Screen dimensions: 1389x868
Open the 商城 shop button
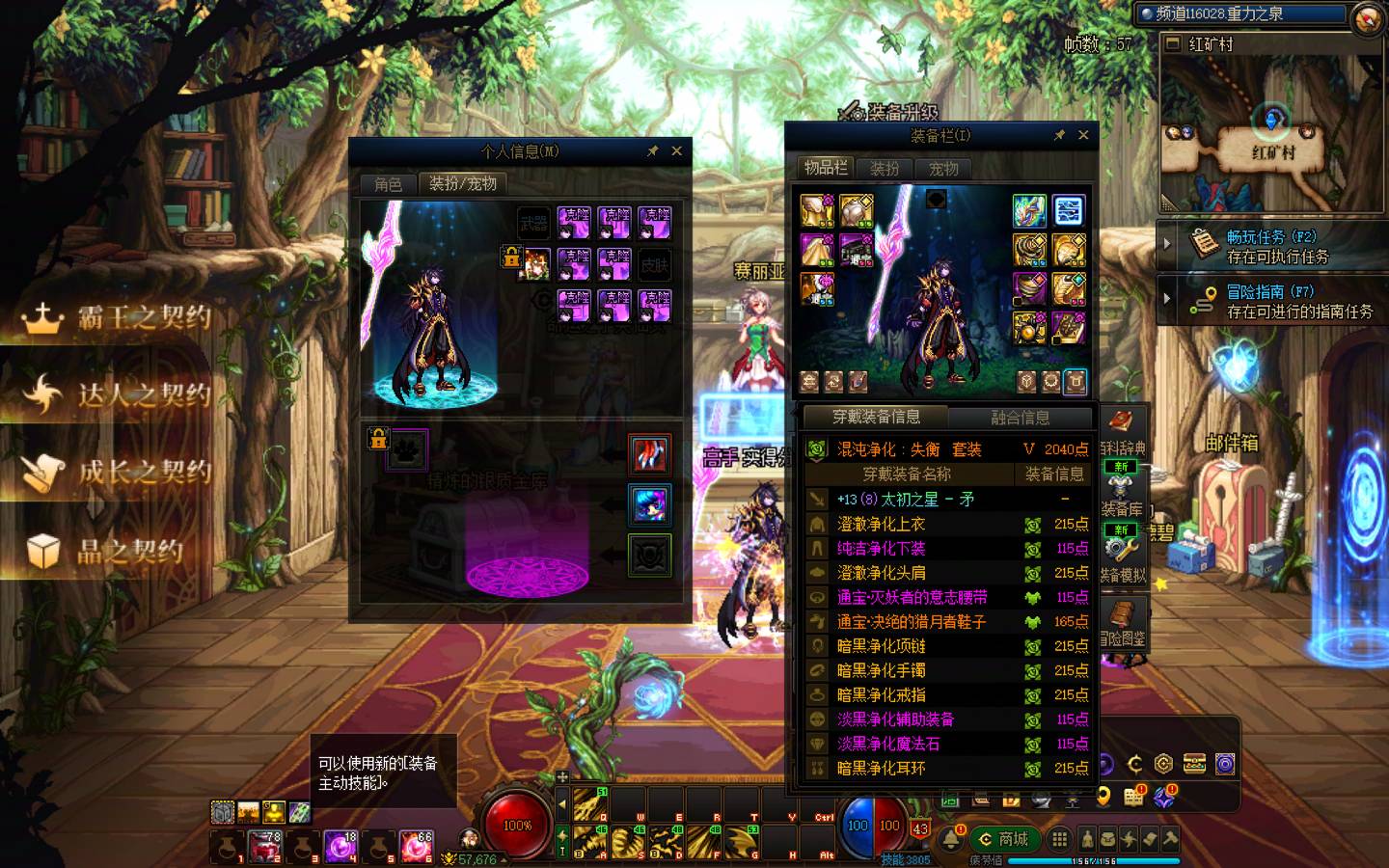[1004, 839]
